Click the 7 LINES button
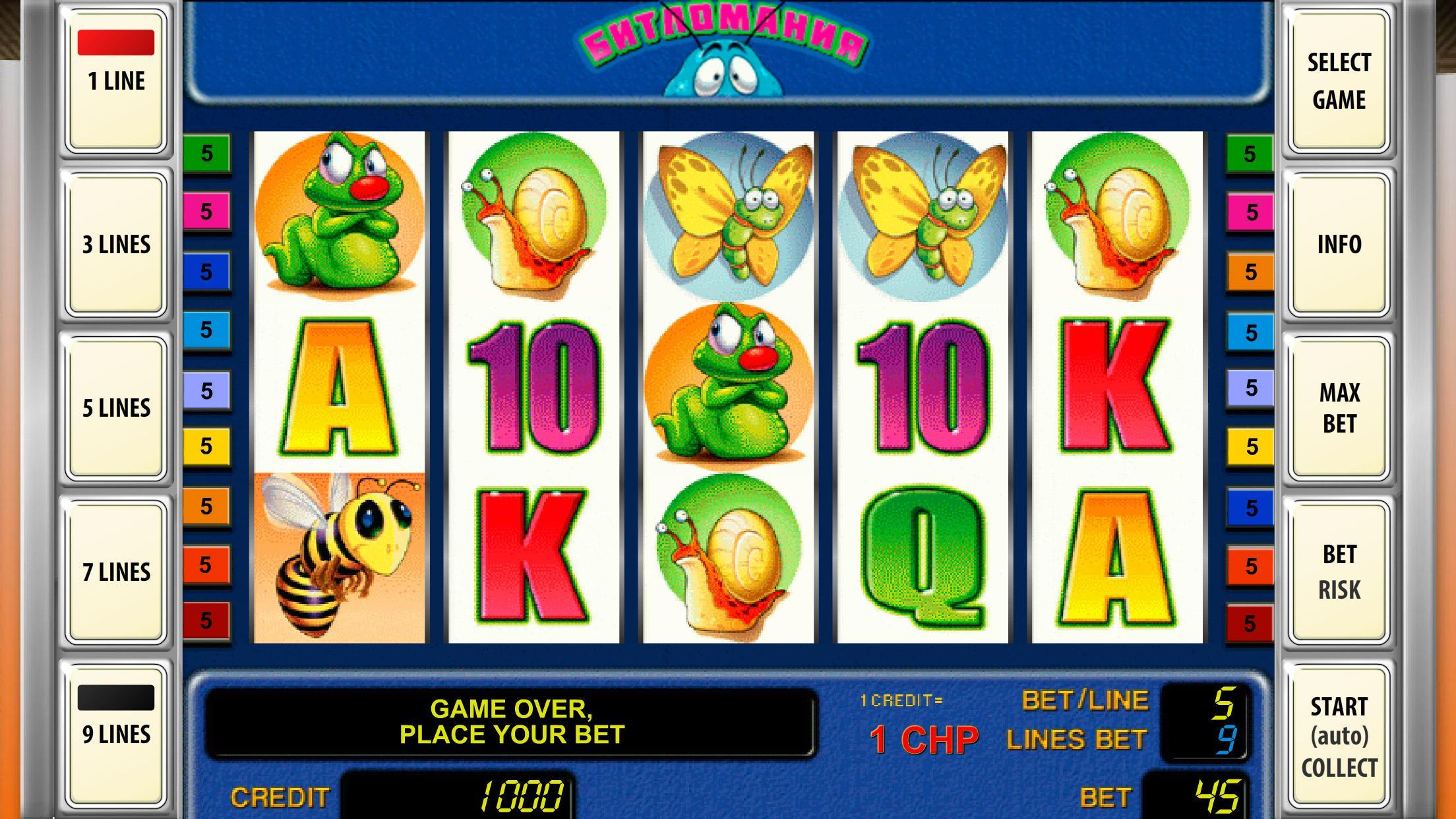The image size is (1456, 819). [116, 571]
